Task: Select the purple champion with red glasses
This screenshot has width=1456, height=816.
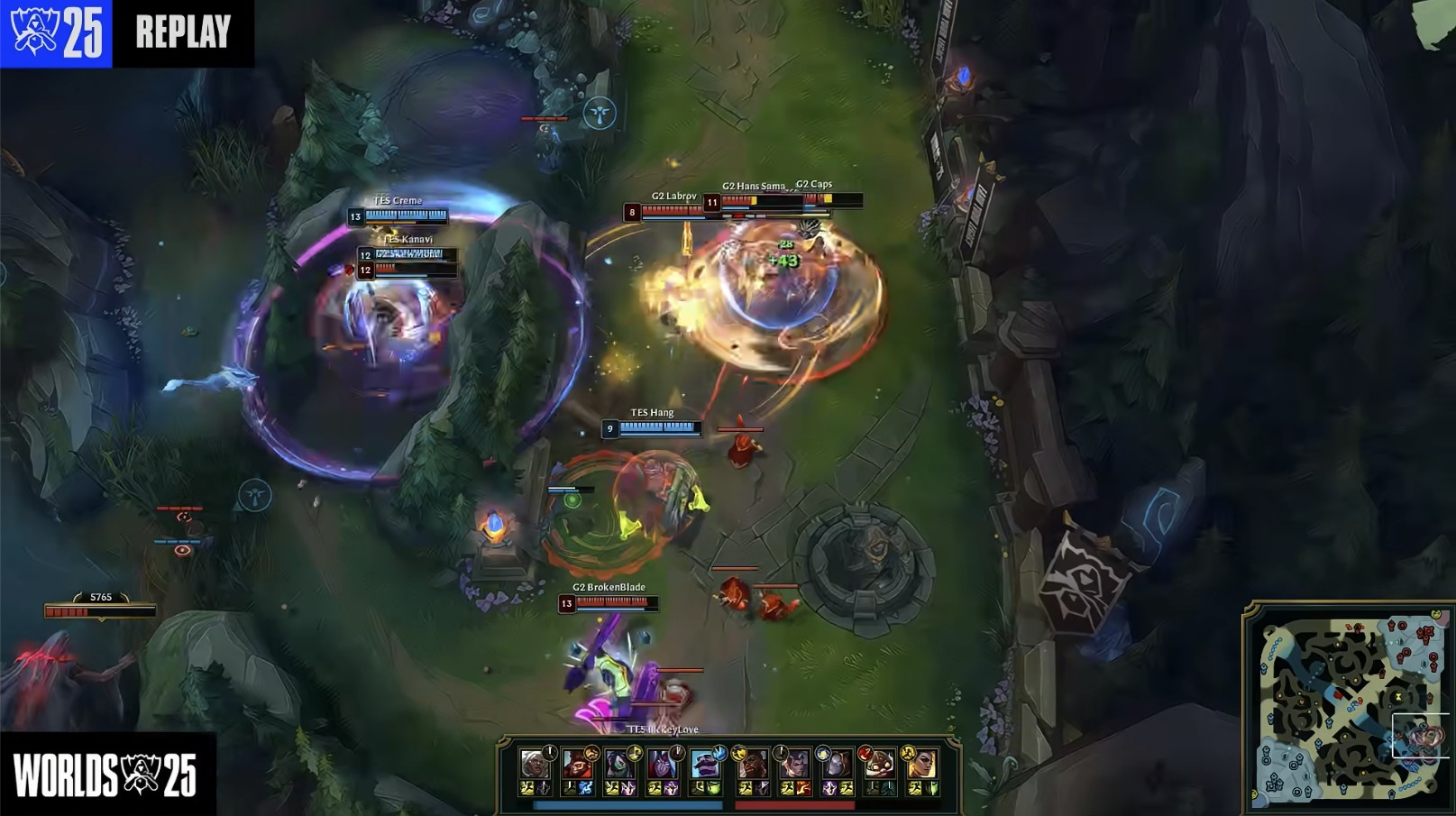Action: (663, 765)
